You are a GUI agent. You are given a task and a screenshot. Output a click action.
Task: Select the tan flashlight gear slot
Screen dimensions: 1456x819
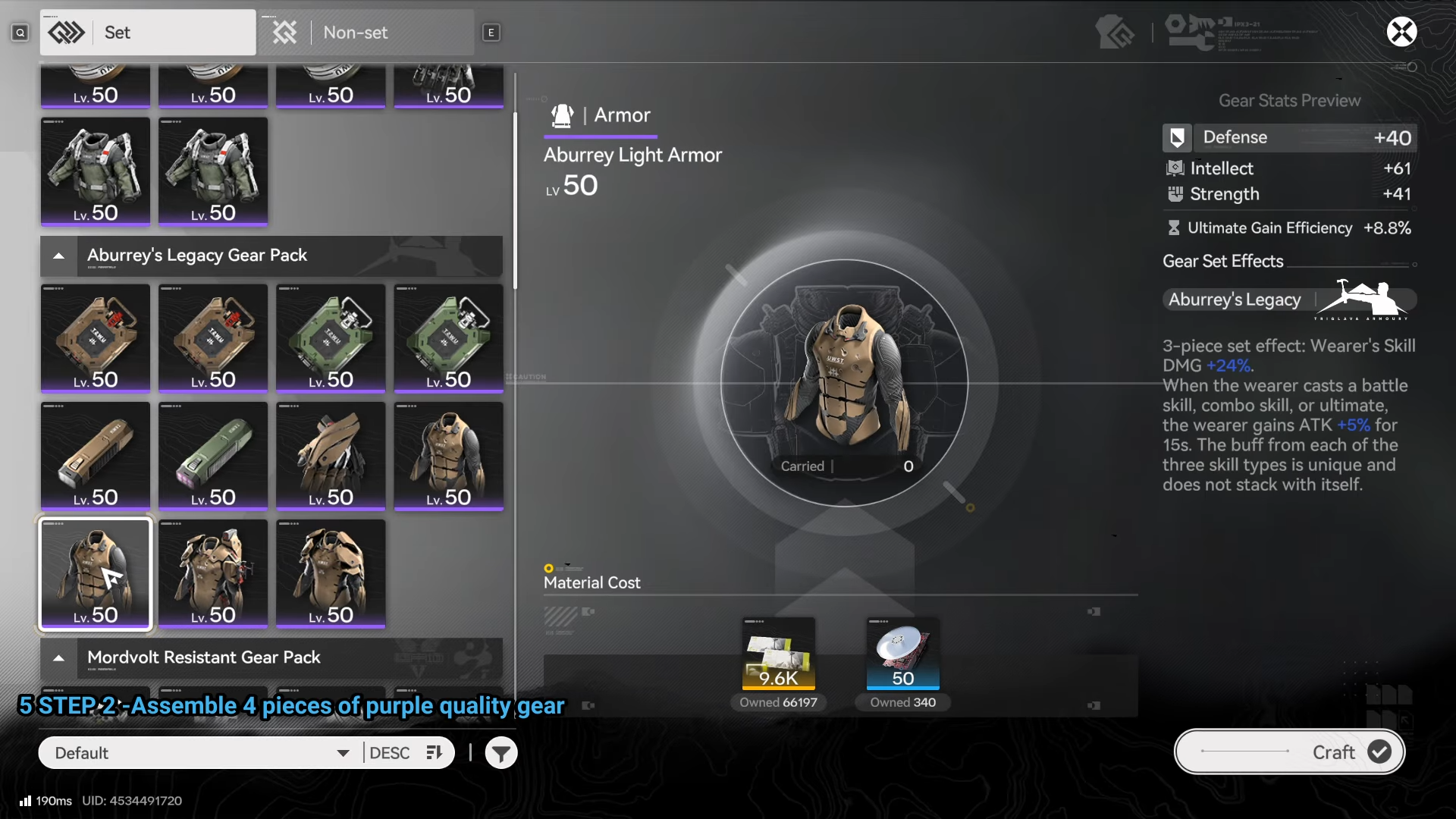96,456
